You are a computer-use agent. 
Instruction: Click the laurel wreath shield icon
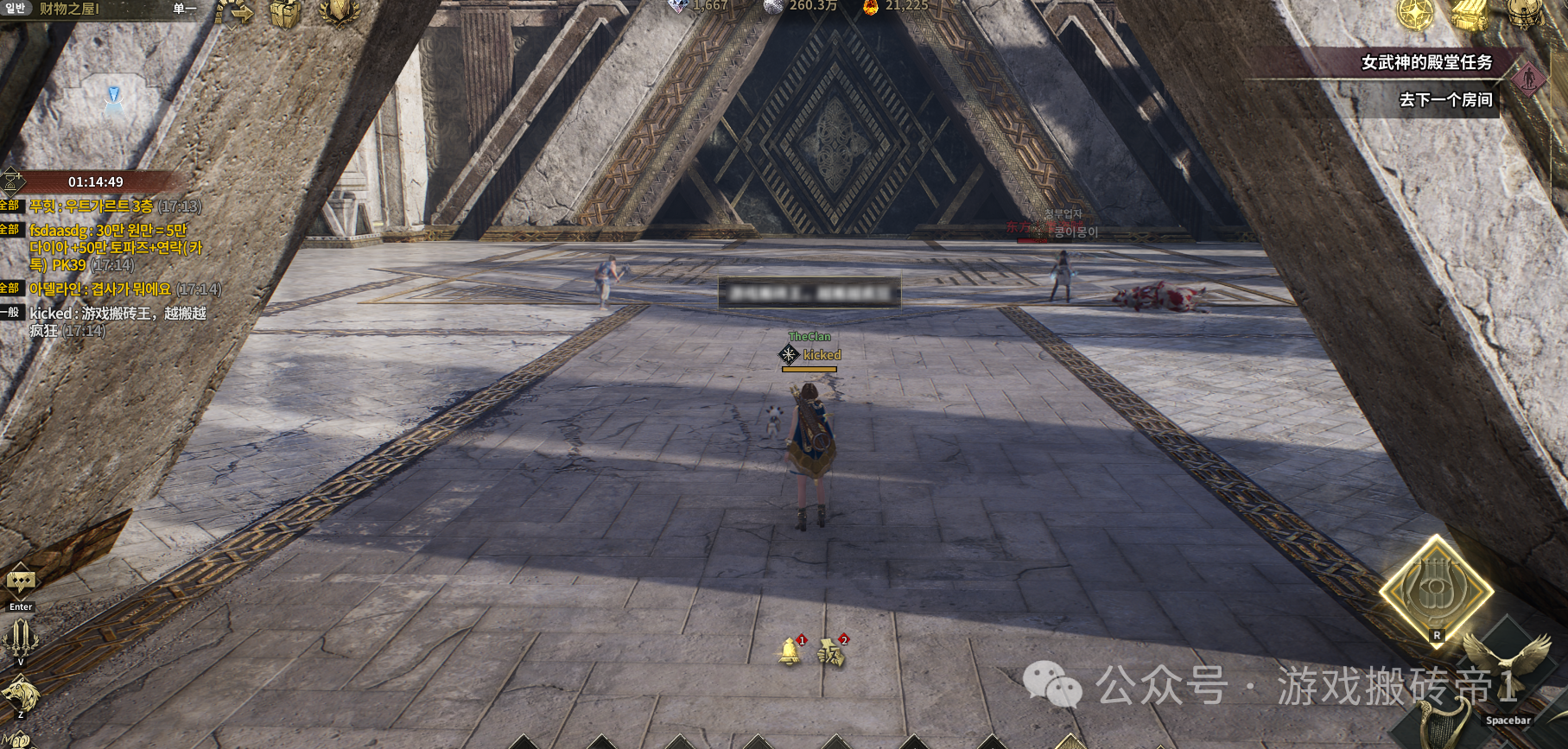click(338, 12)
